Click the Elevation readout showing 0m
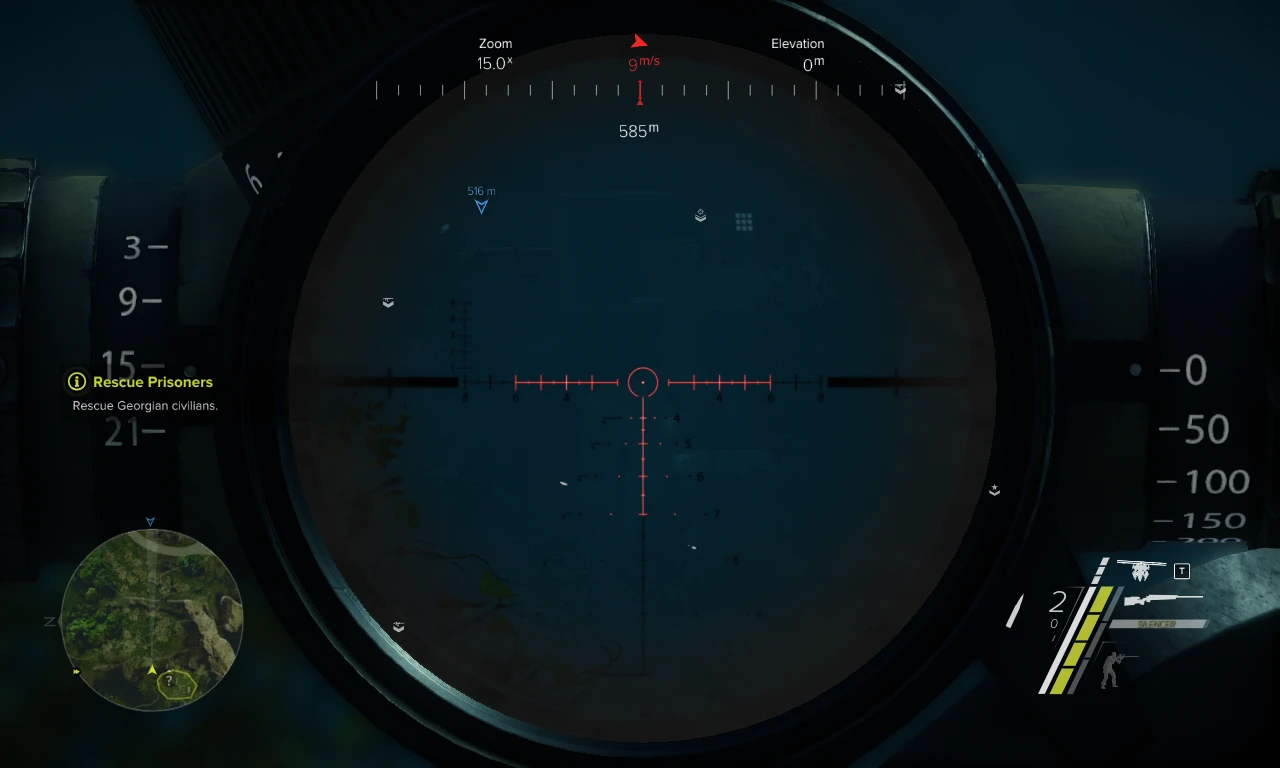This screenshot has width=1280, height=768. 810,62
